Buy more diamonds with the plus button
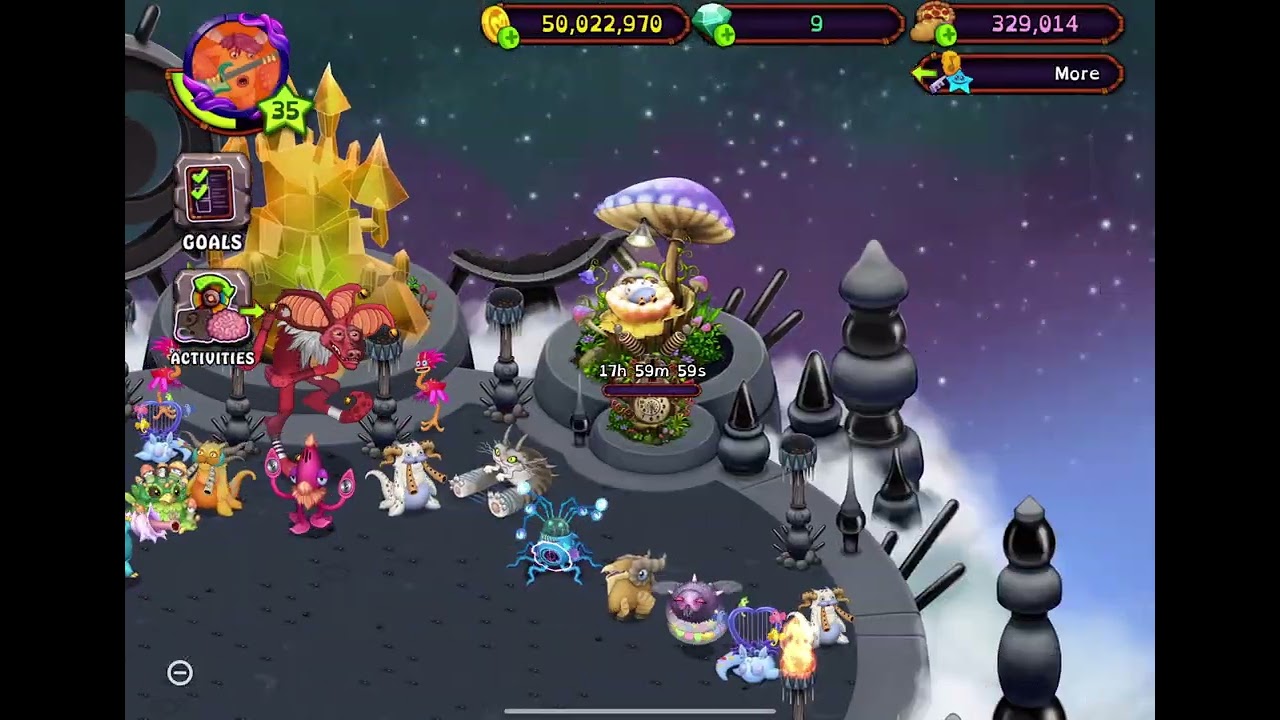 tap(724, 37)
